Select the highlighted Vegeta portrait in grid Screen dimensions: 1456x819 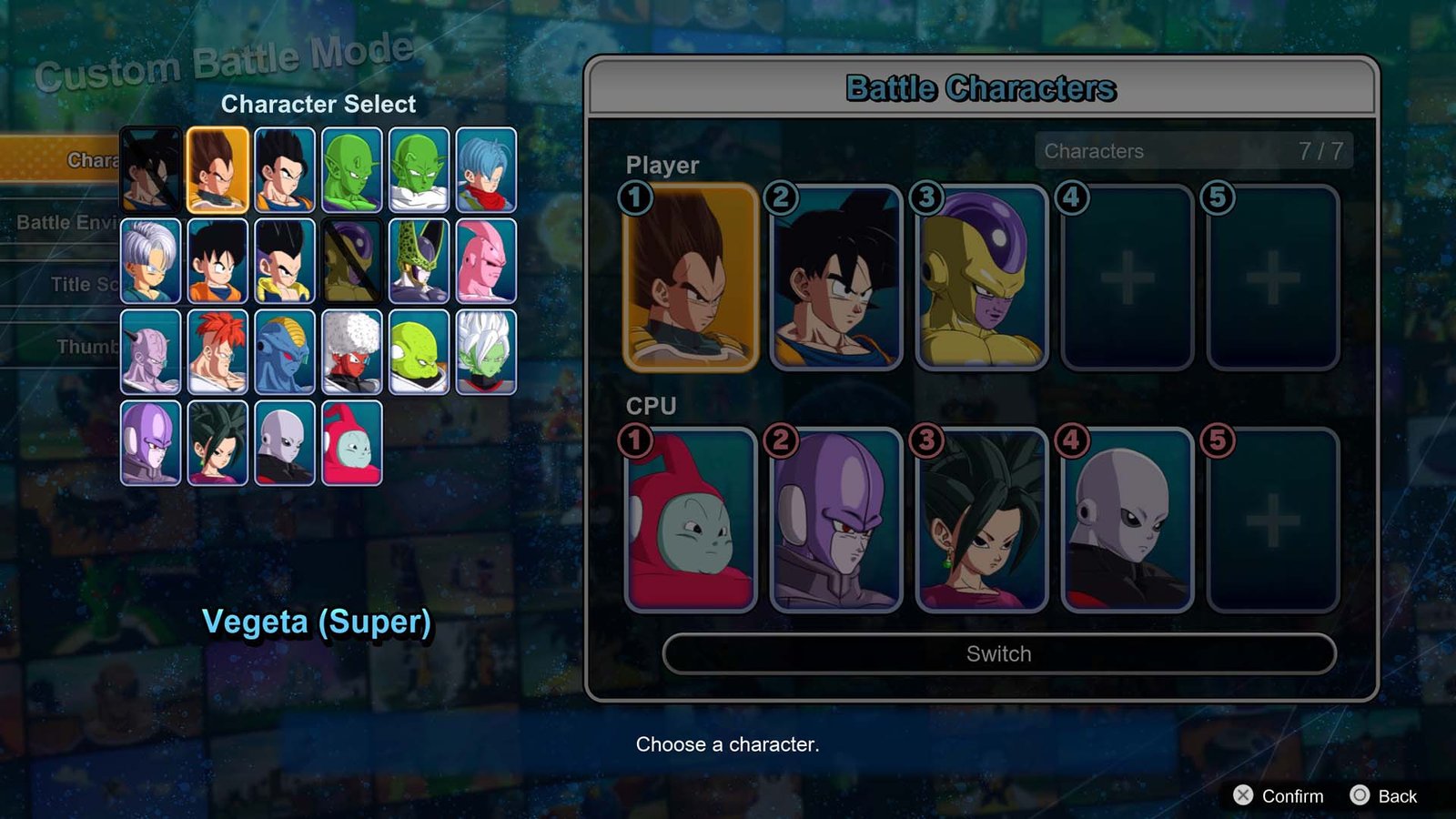[217, 169]
